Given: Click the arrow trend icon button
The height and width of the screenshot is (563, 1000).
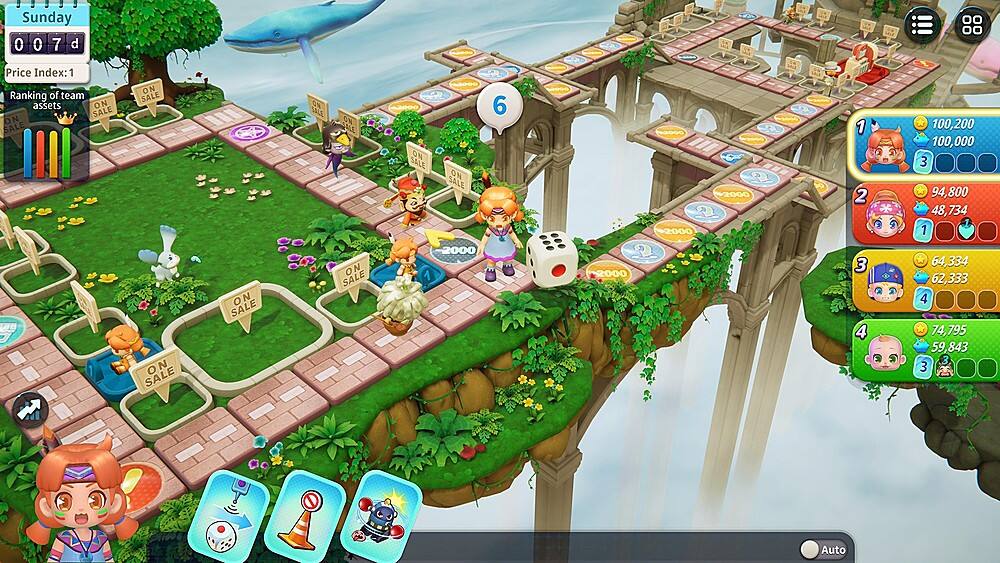Looking at the screenshot, I should (30, 409).
